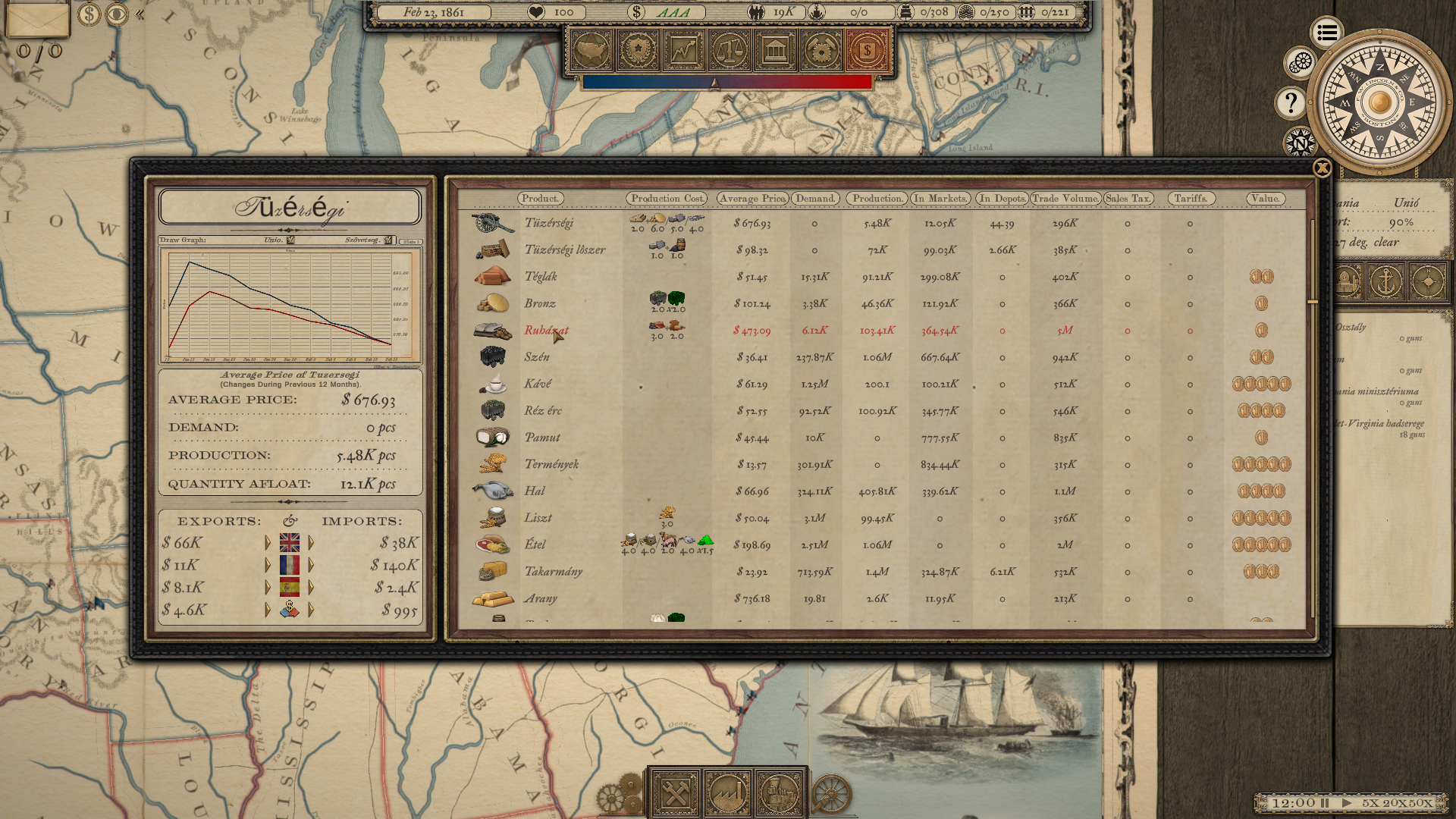The width and height of the screenshot is (1456, 819).
Task: Select the Rubázat product row
Action: click(546, 331)
